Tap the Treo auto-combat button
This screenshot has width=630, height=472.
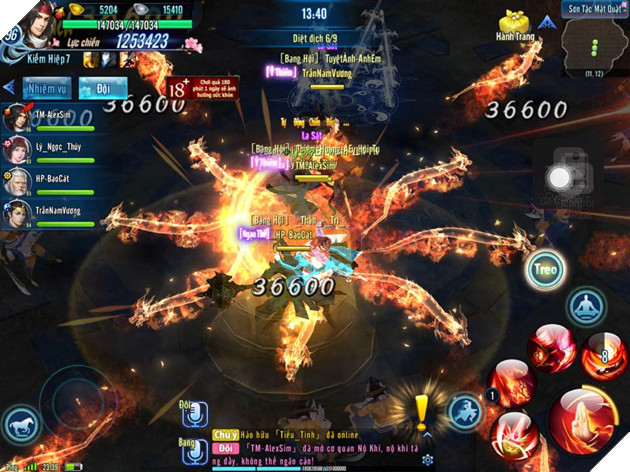pos(545,272)
